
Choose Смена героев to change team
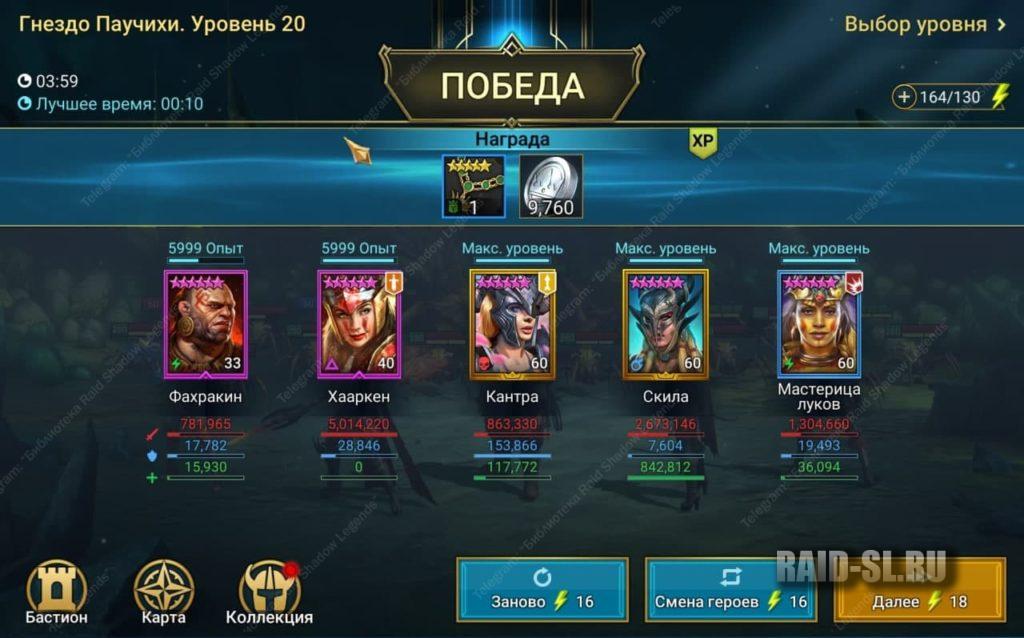tap(730, 590)
